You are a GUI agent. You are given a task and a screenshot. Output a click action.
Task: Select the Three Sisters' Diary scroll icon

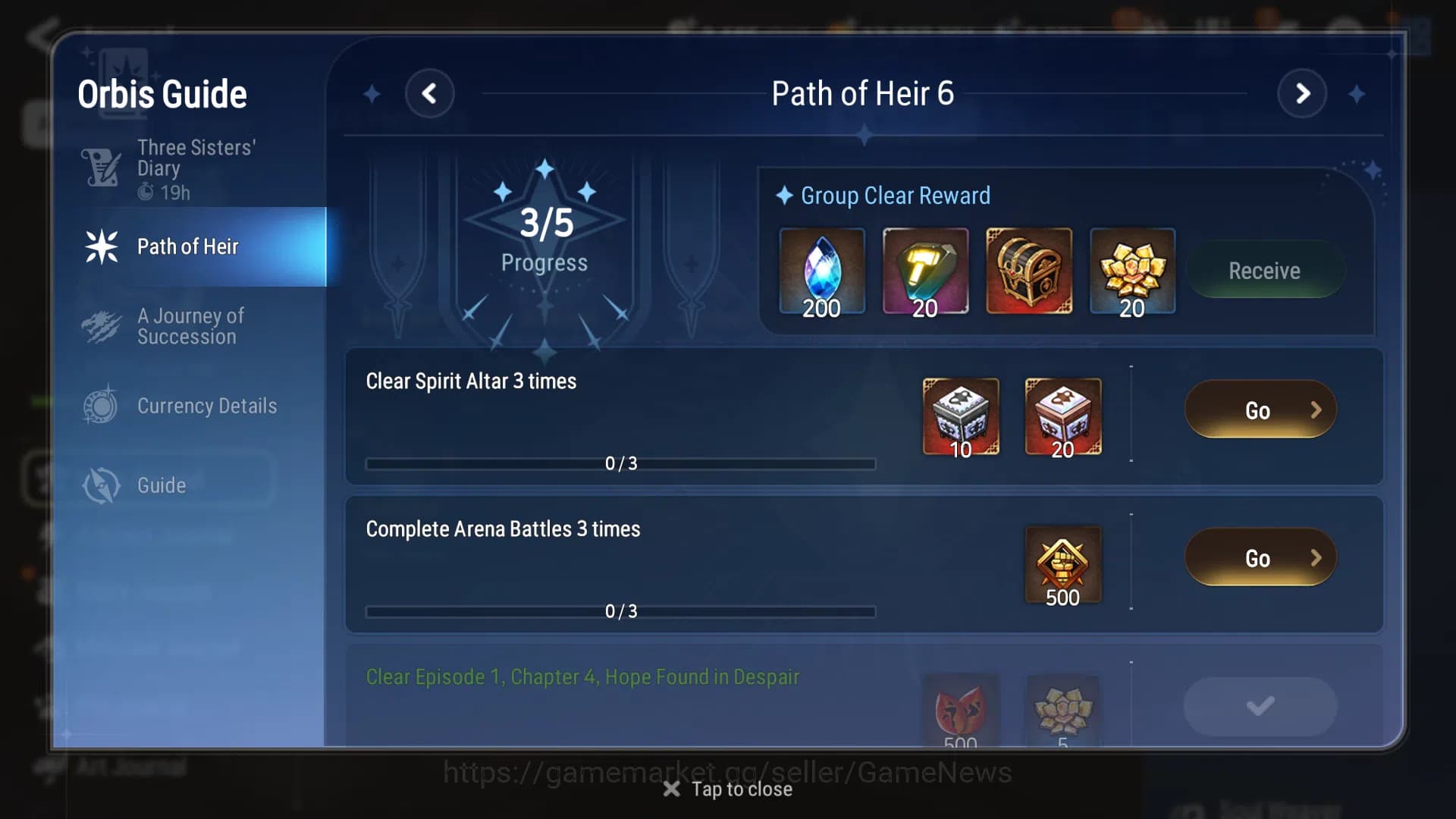point(102,168)
